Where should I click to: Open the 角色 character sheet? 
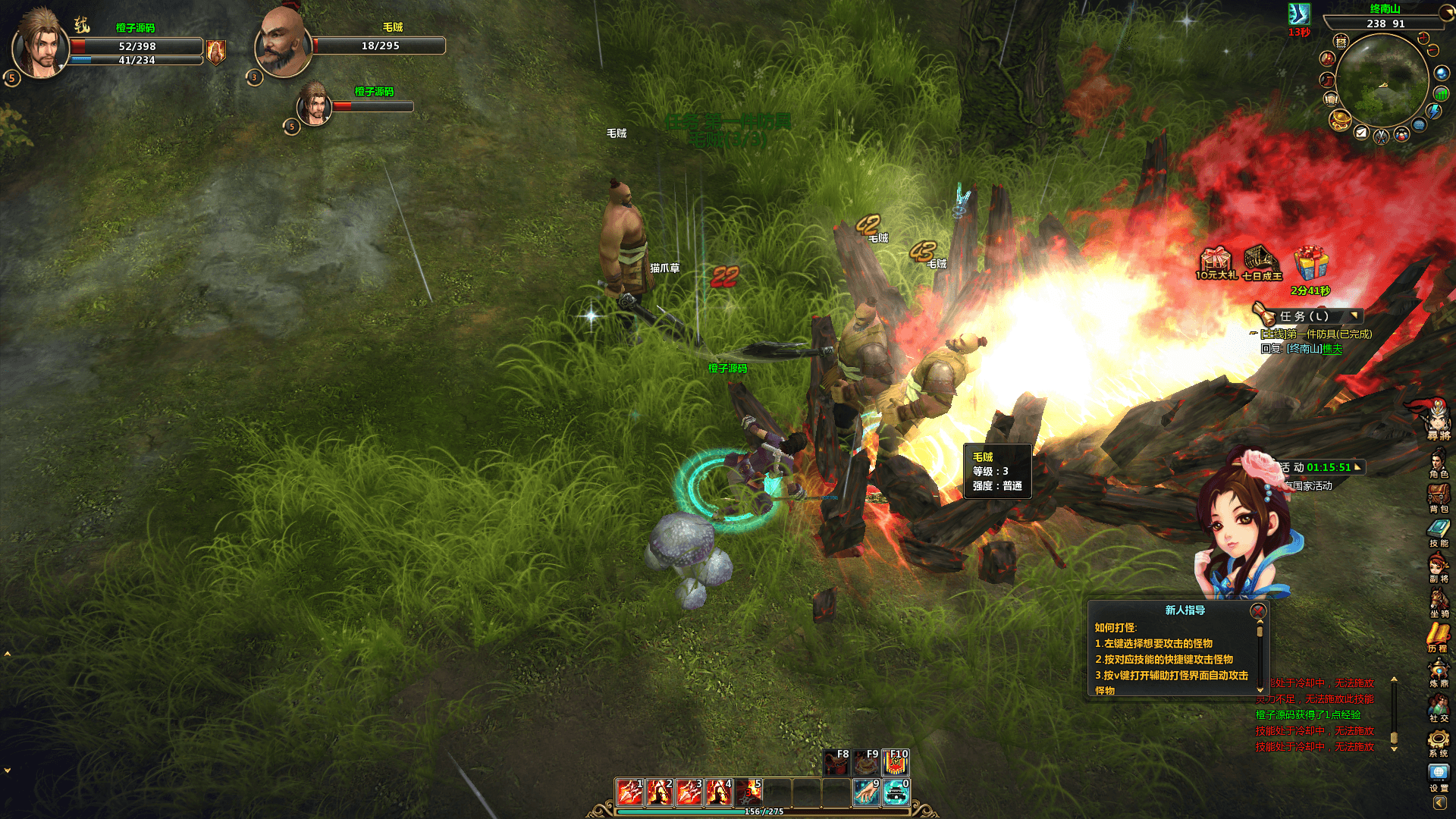(1439, 463)
